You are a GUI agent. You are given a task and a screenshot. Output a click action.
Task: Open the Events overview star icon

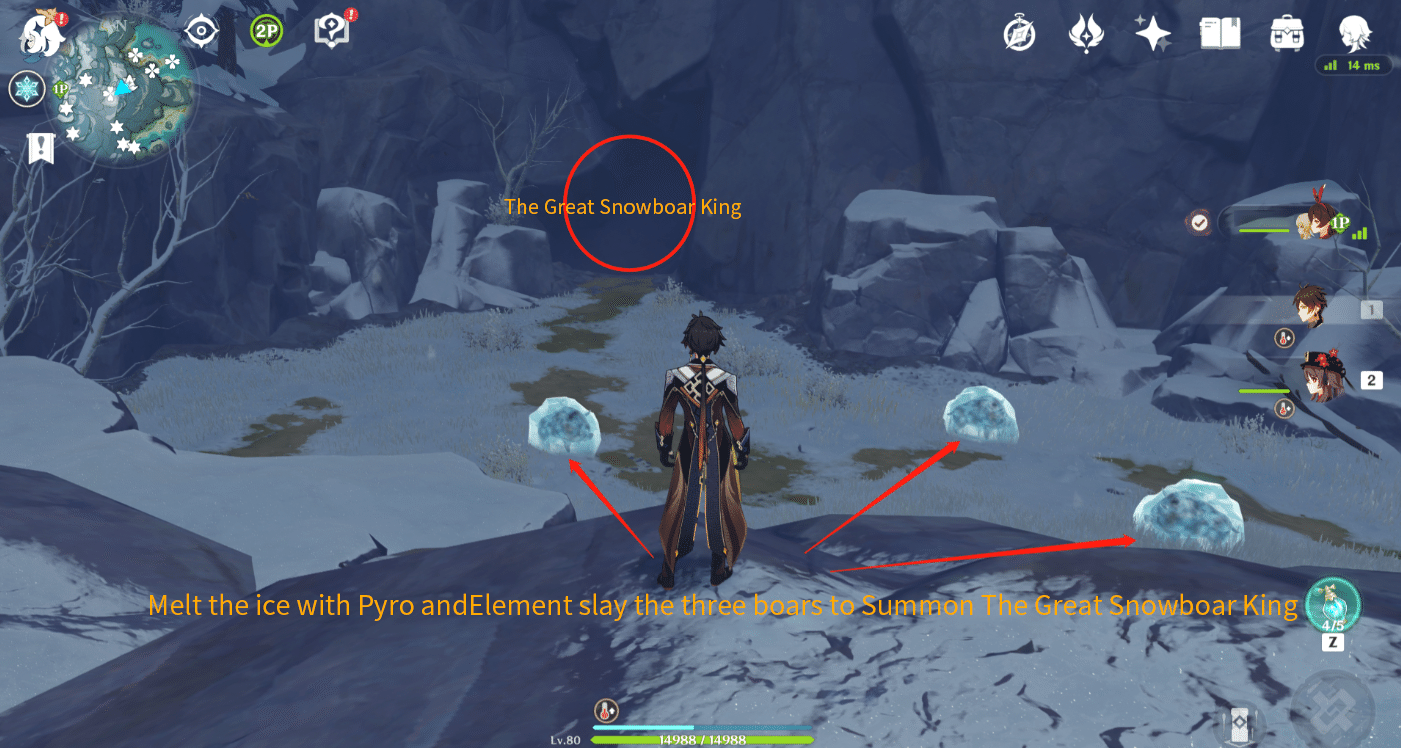click(x=1153, y=33)
